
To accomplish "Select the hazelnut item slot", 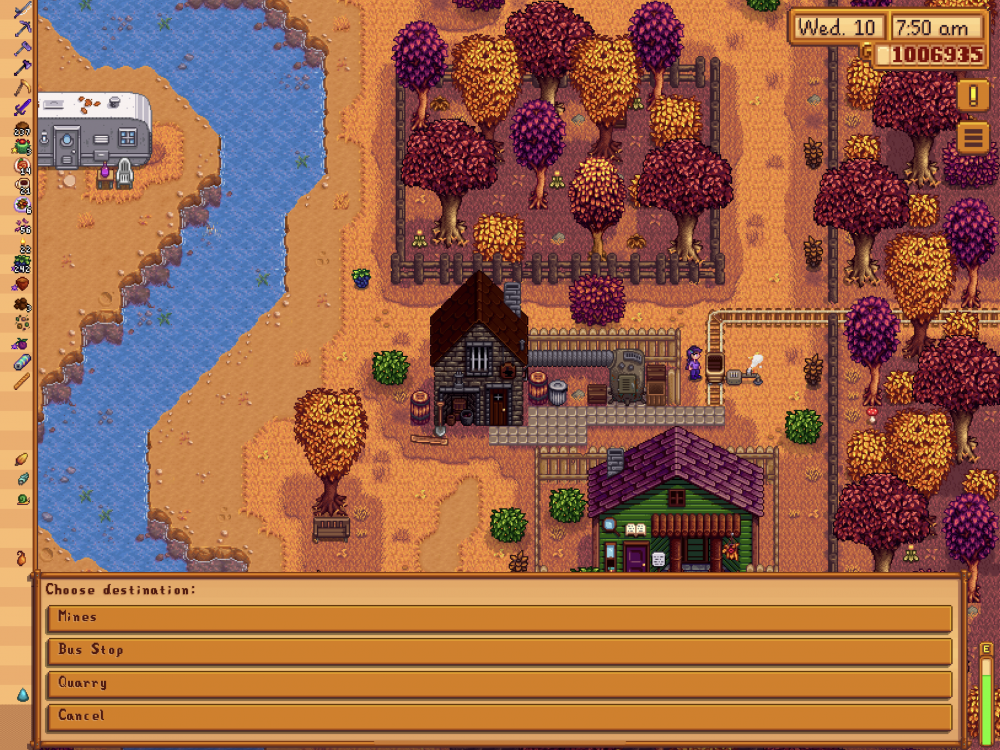I will [x=22, y=284].
